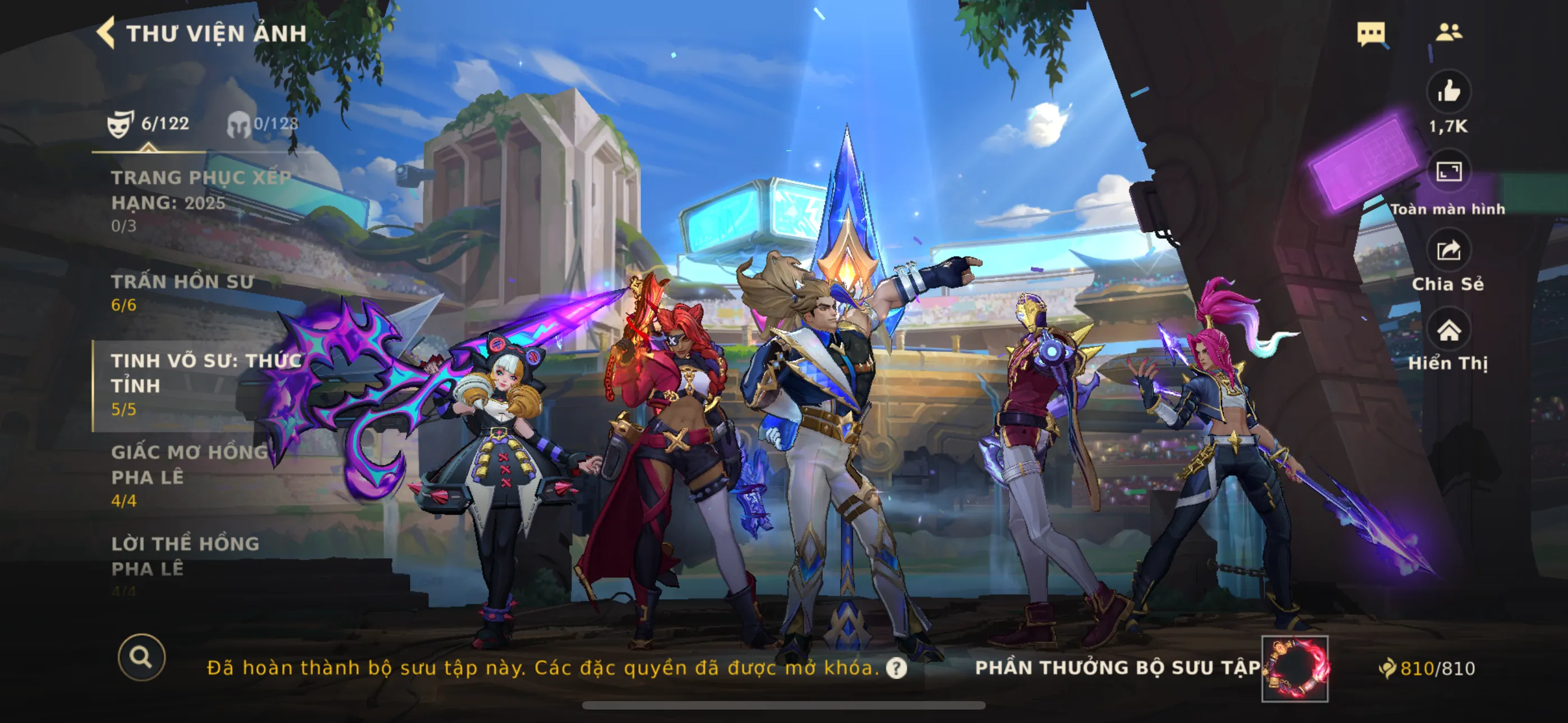Switch to the skins collection tab 6/122
1568x723 pixels.
tap(149, 124)
